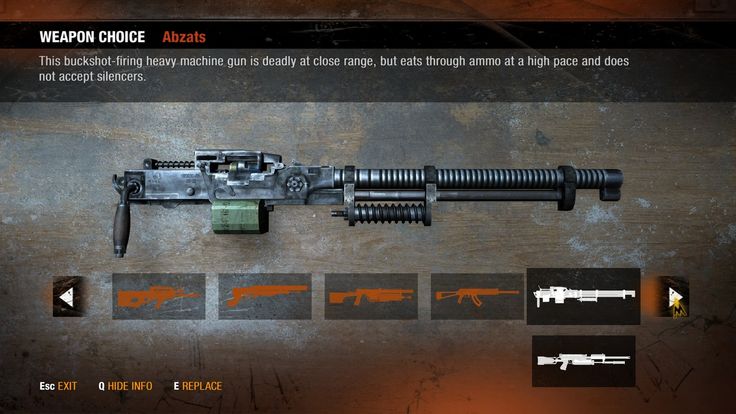Image resolution: width=736 pixels, height=414 pixels.
Task: Show more weapons with the right arrow
Action: click(672, 296)
